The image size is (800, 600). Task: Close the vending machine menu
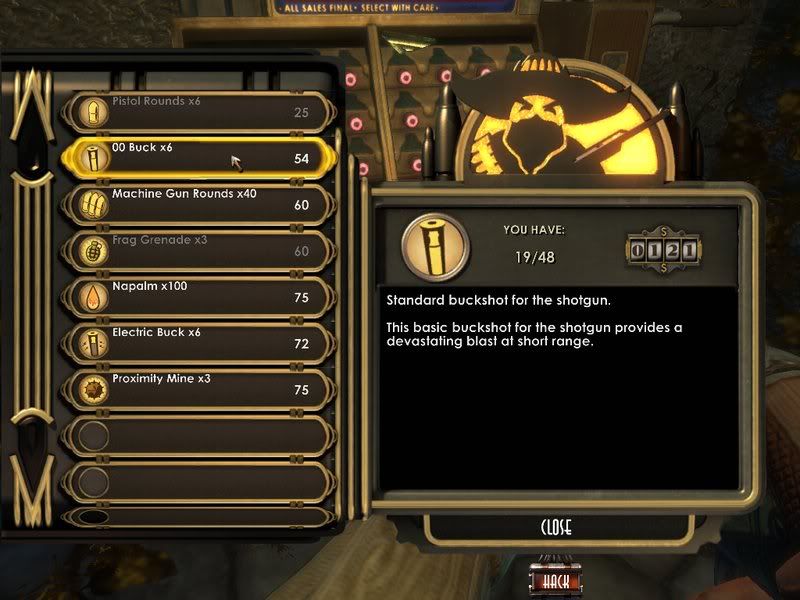click(556, 527)
